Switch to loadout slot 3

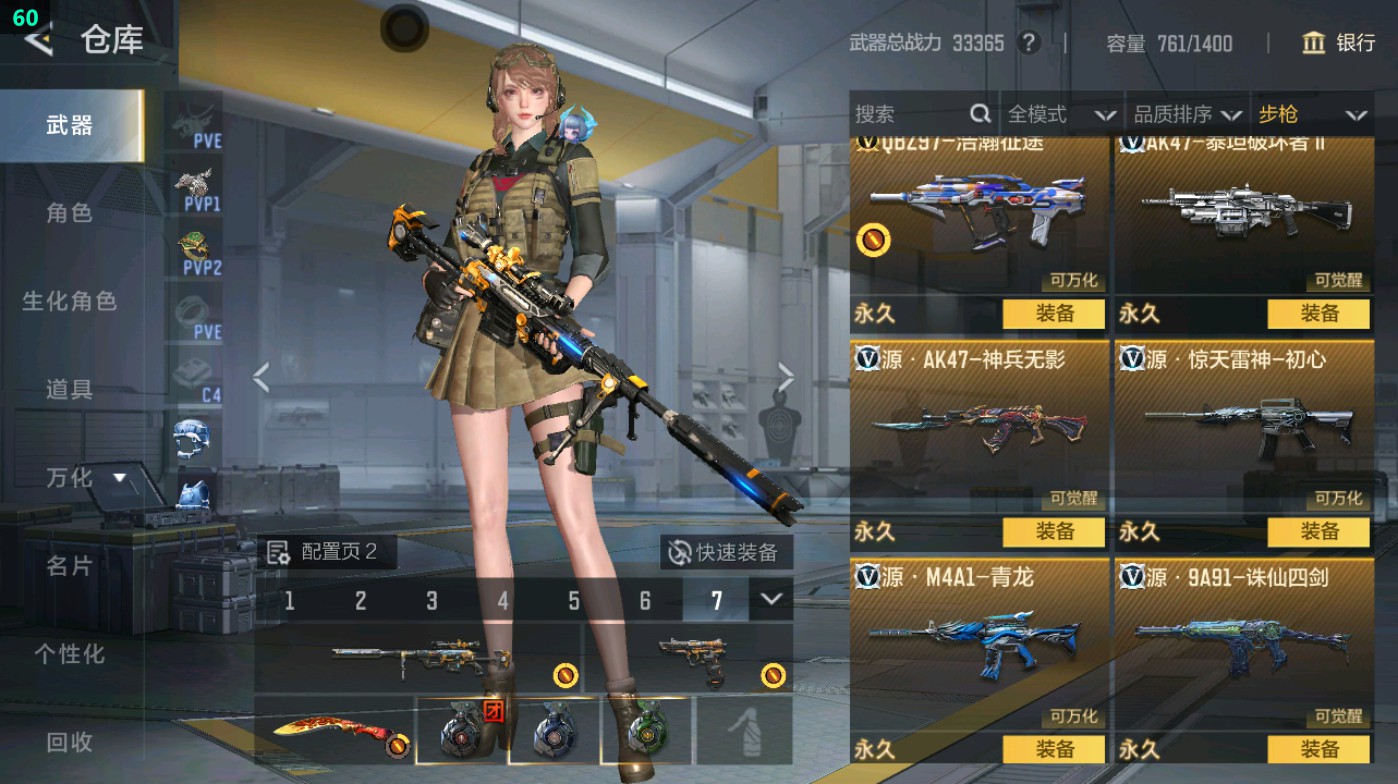point(432,600)
